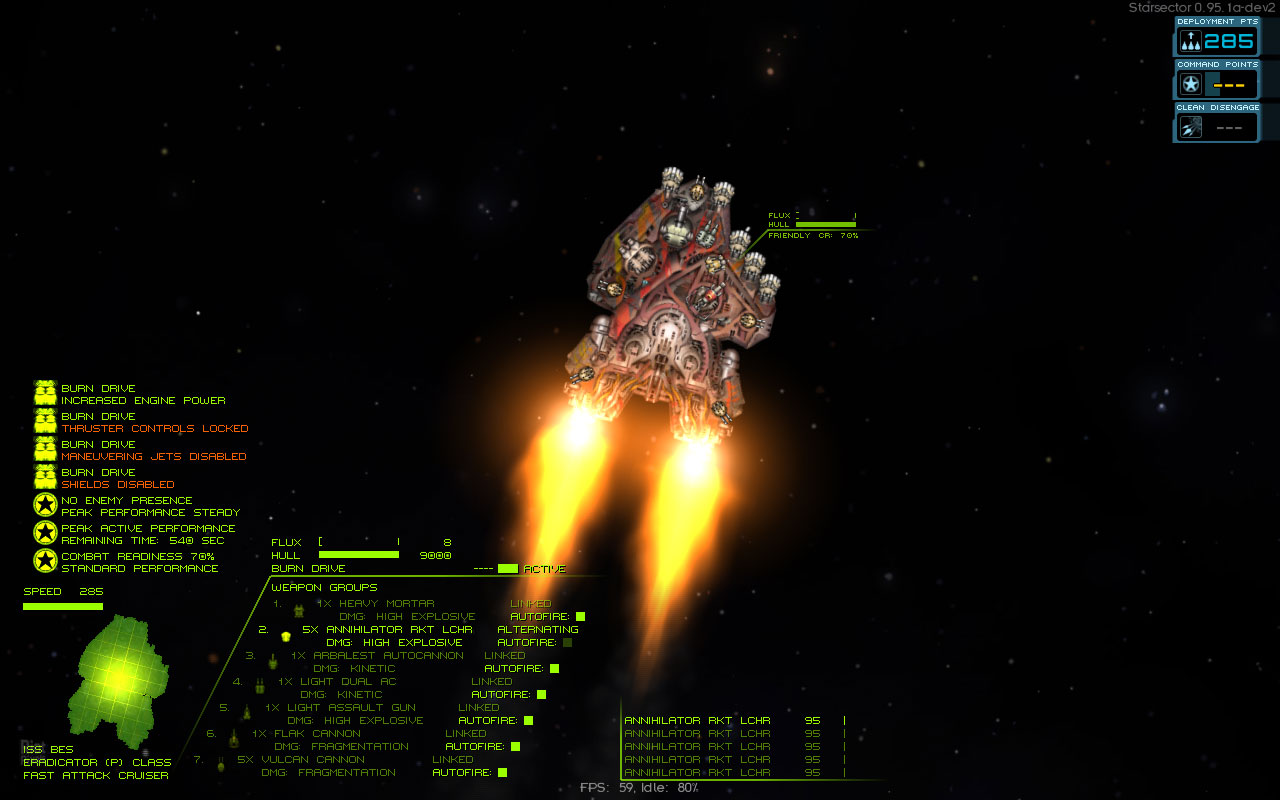Select the Light Dual AC weapon group

(x=348, y=682)
